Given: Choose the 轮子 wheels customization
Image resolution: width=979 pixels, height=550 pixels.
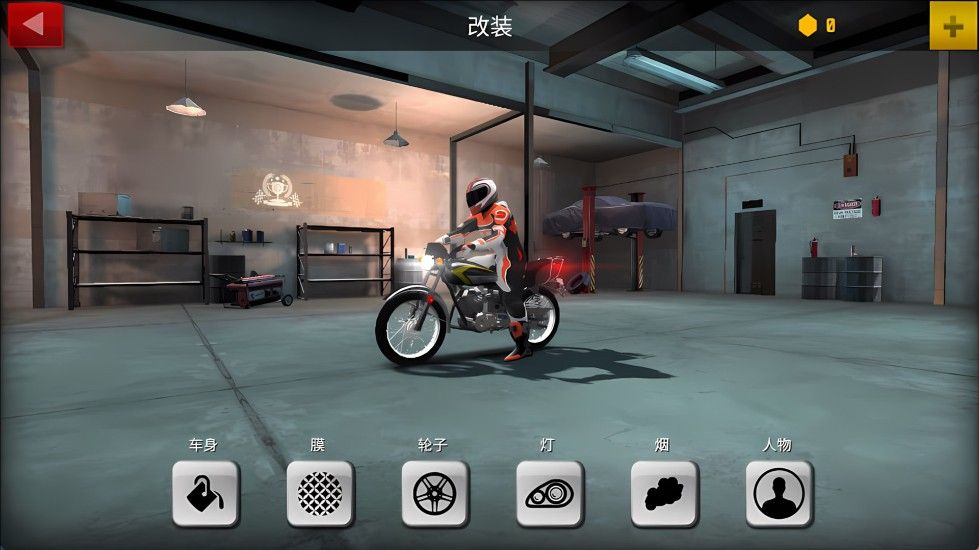Looking at the screenshot, I should click(435, 493).
